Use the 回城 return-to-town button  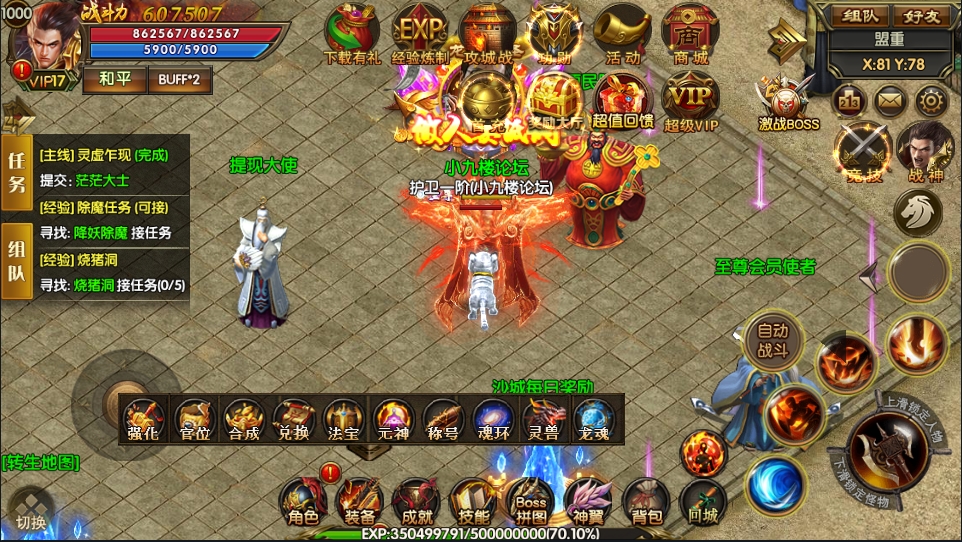[x=703, y=501]
